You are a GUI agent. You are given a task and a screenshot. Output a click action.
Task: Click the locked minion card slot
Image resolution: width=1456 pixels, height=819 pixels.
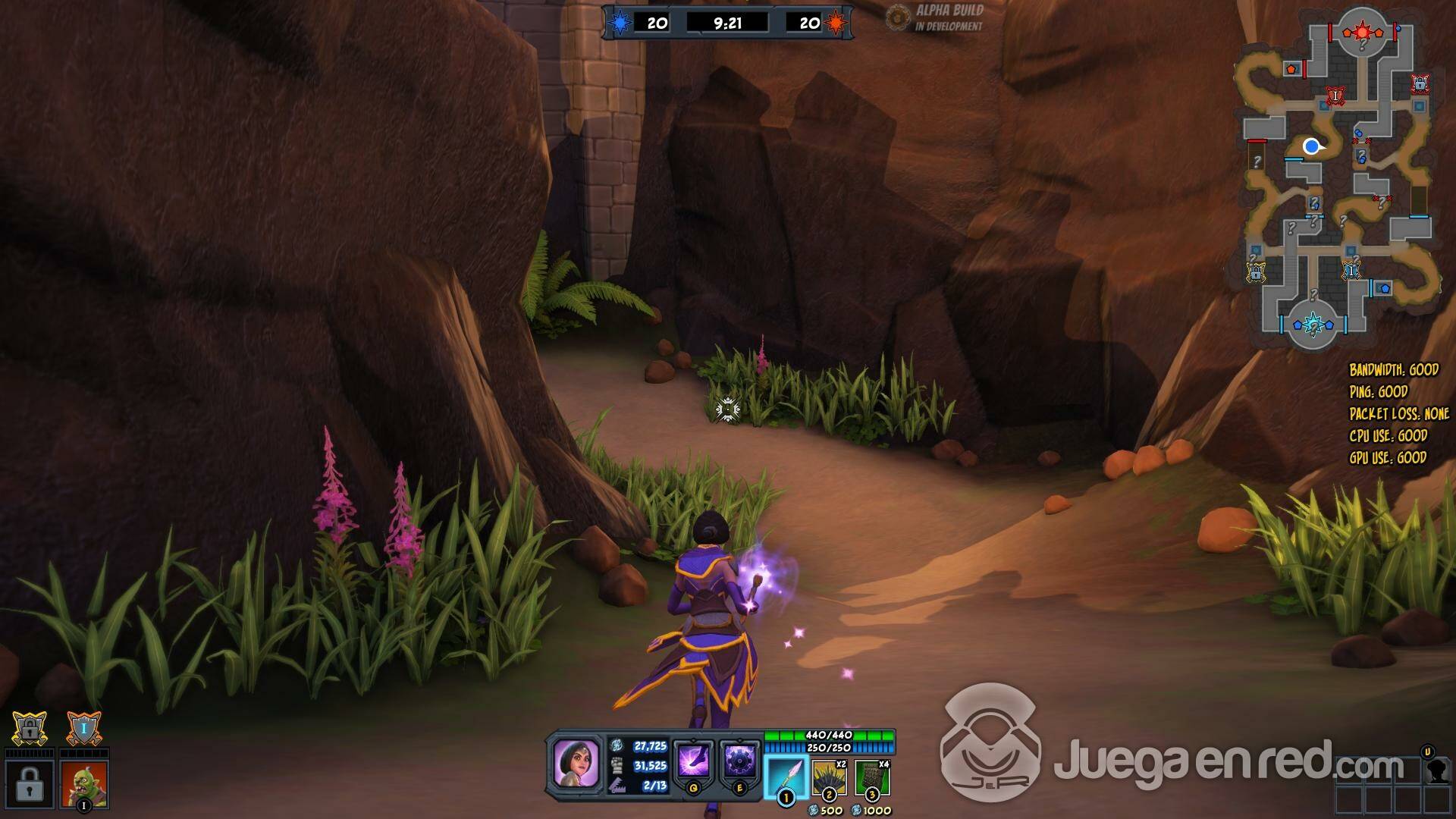click(30, 784)
